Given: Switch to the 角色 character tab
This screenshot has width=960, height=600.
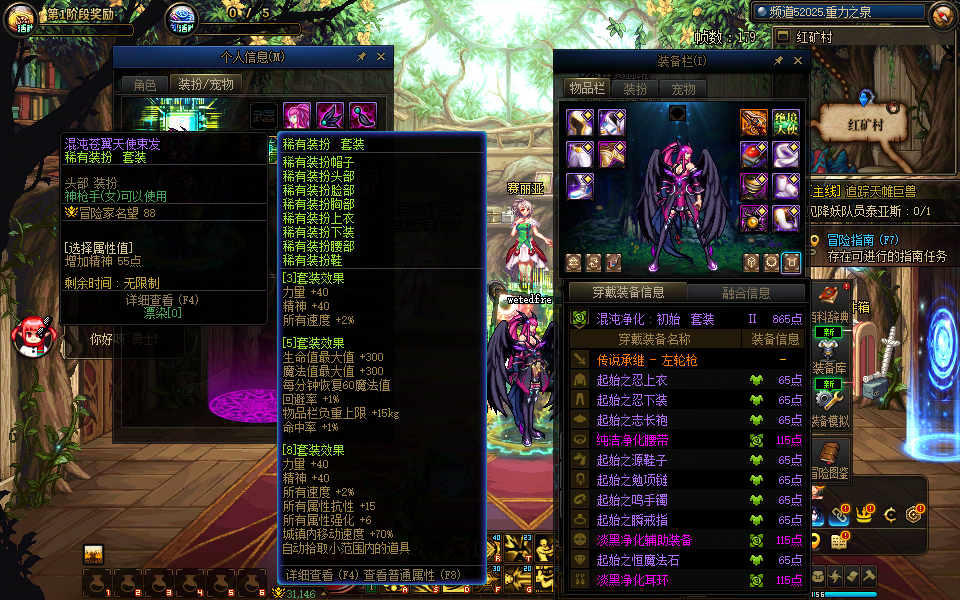Looking at the screenshot, I should (145, 85).
